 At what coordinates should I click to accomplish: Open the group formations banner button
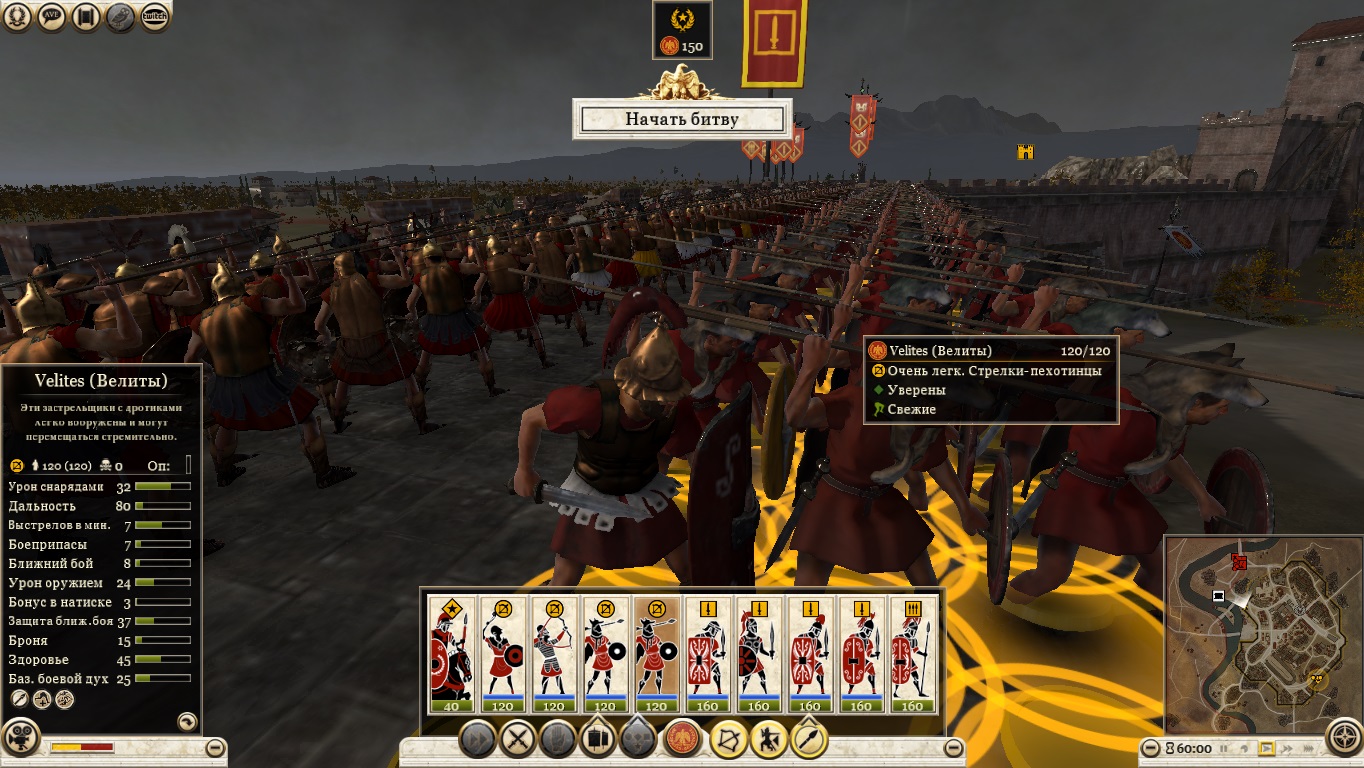[597, 740]
